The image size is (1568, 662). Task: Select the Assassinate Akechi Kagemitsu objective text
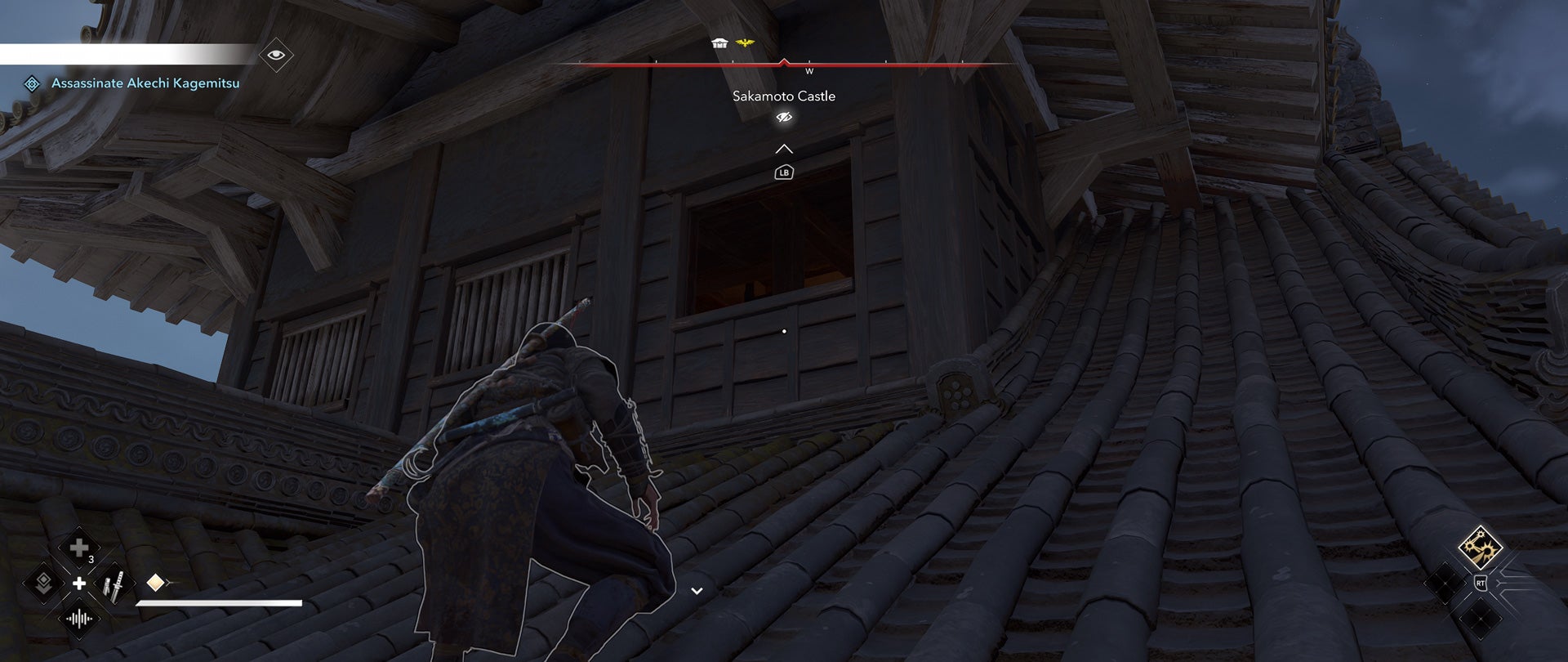pyautogui.click(x=145, y=83)
